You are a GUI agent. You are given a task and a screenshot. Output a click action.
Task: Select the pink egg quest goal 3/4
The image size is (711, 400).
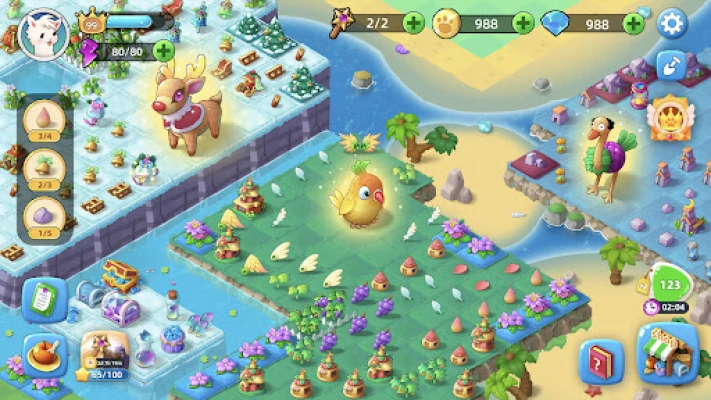pyautogui.click(x=45, y=122)
